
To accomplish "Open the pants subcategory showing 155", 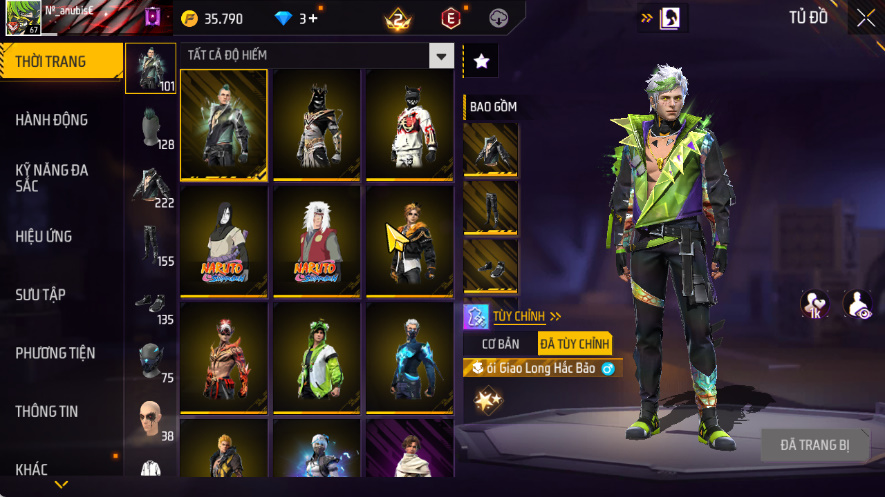I will click(150, 242).
